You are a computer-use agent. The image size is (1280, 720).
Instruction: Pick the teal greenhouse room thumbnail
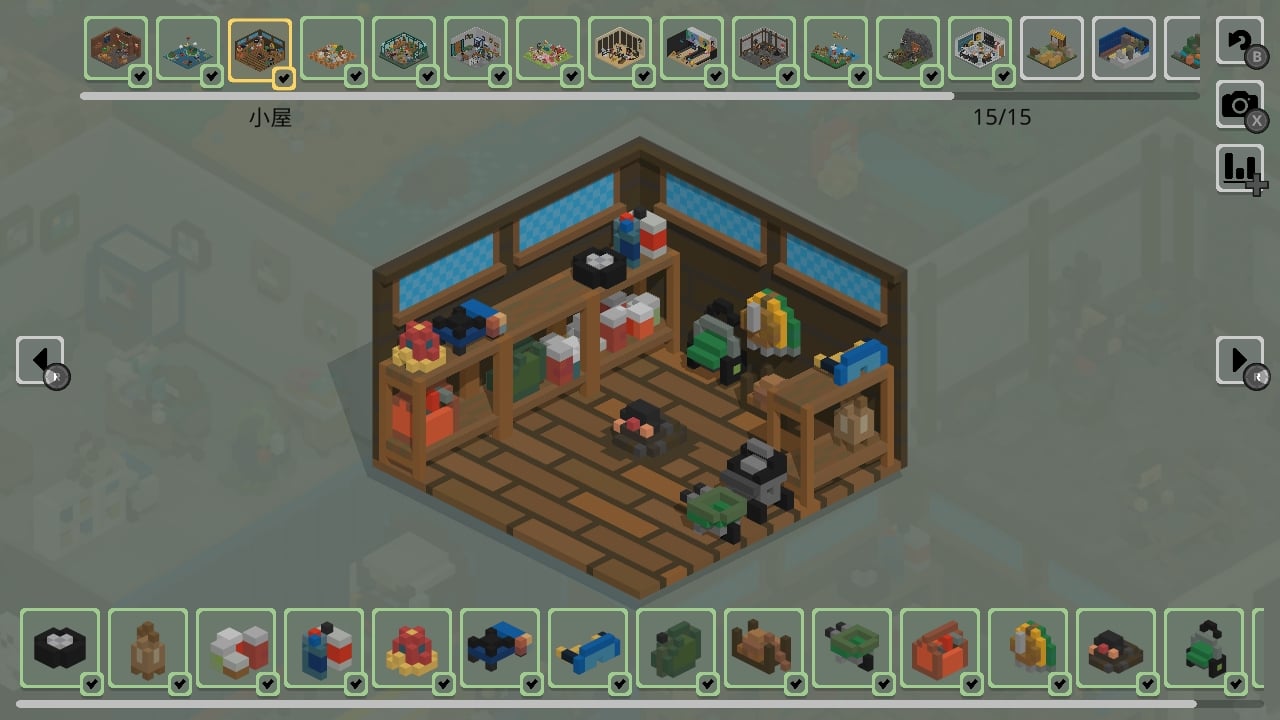pyautogui.click(x=404, y=48)
